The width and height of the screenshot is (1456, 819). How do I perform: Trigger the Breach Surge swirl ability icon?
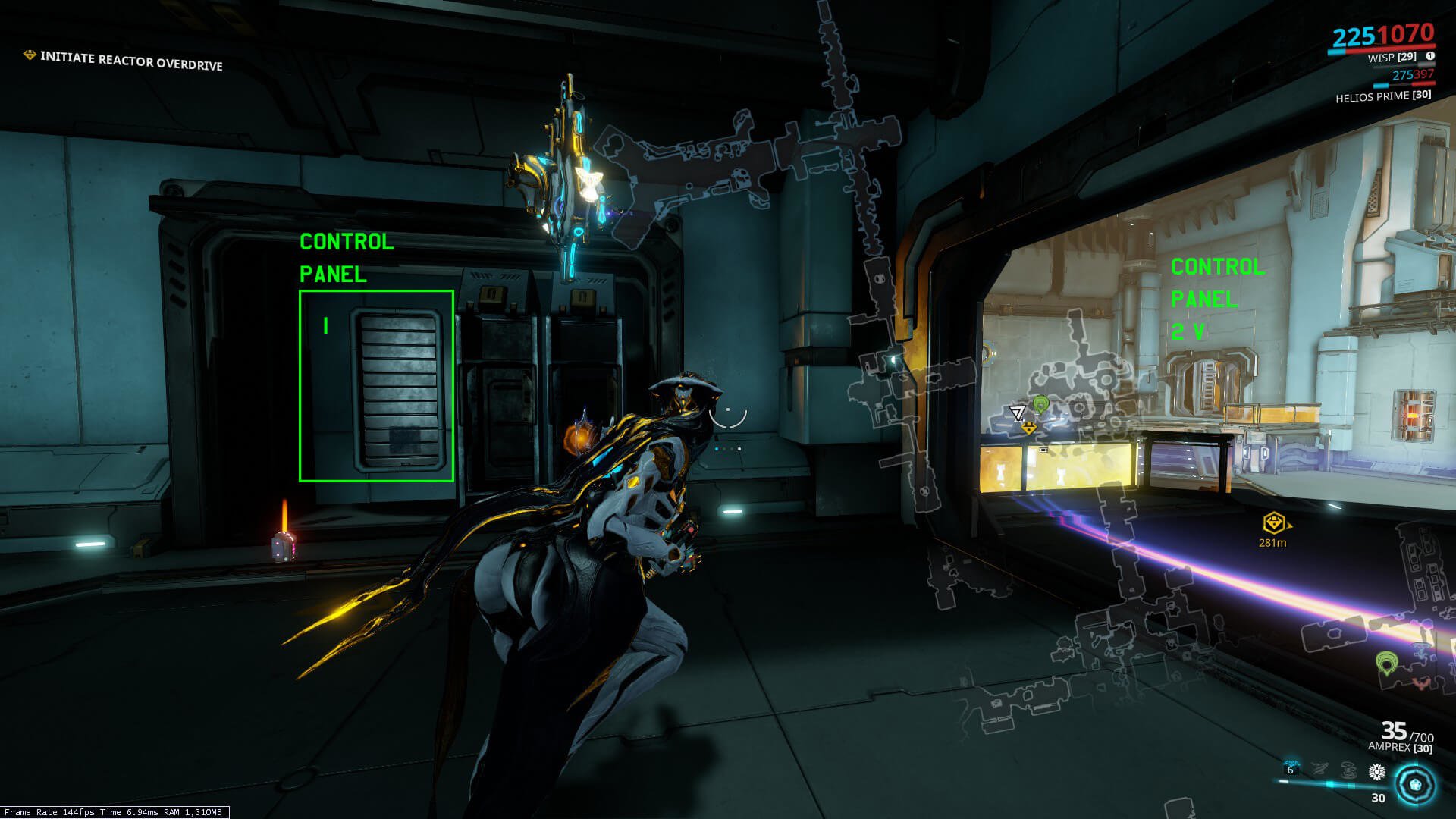pyautogui.click(x=1348, y=770)
